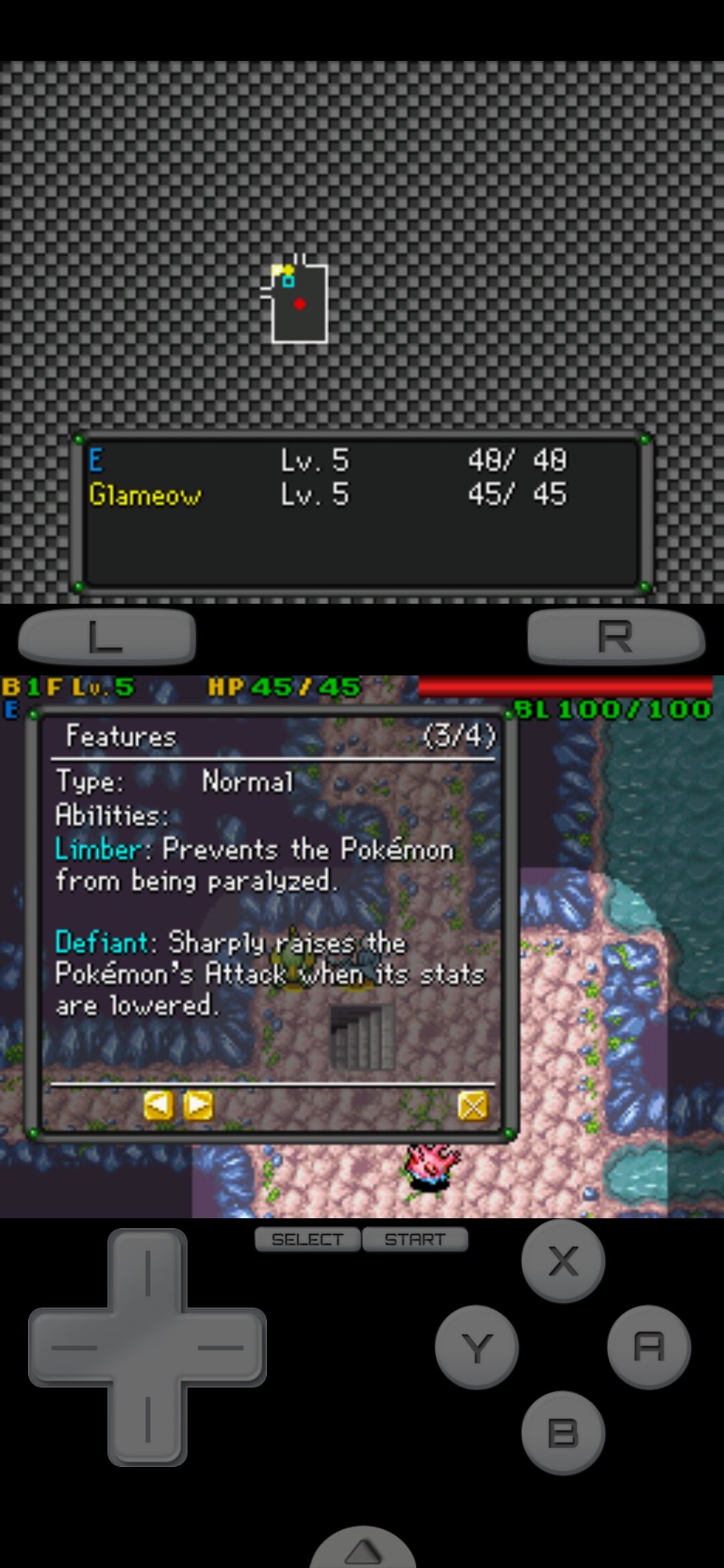Screen dimensions: 724x1568
Task: Go to the previous Features page
Action: click(158, 1106)
